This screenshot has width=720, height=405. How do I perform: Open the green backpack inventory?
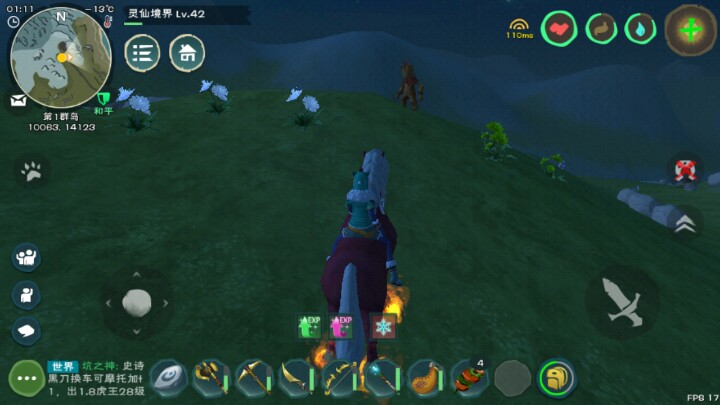tap(557, 378)
